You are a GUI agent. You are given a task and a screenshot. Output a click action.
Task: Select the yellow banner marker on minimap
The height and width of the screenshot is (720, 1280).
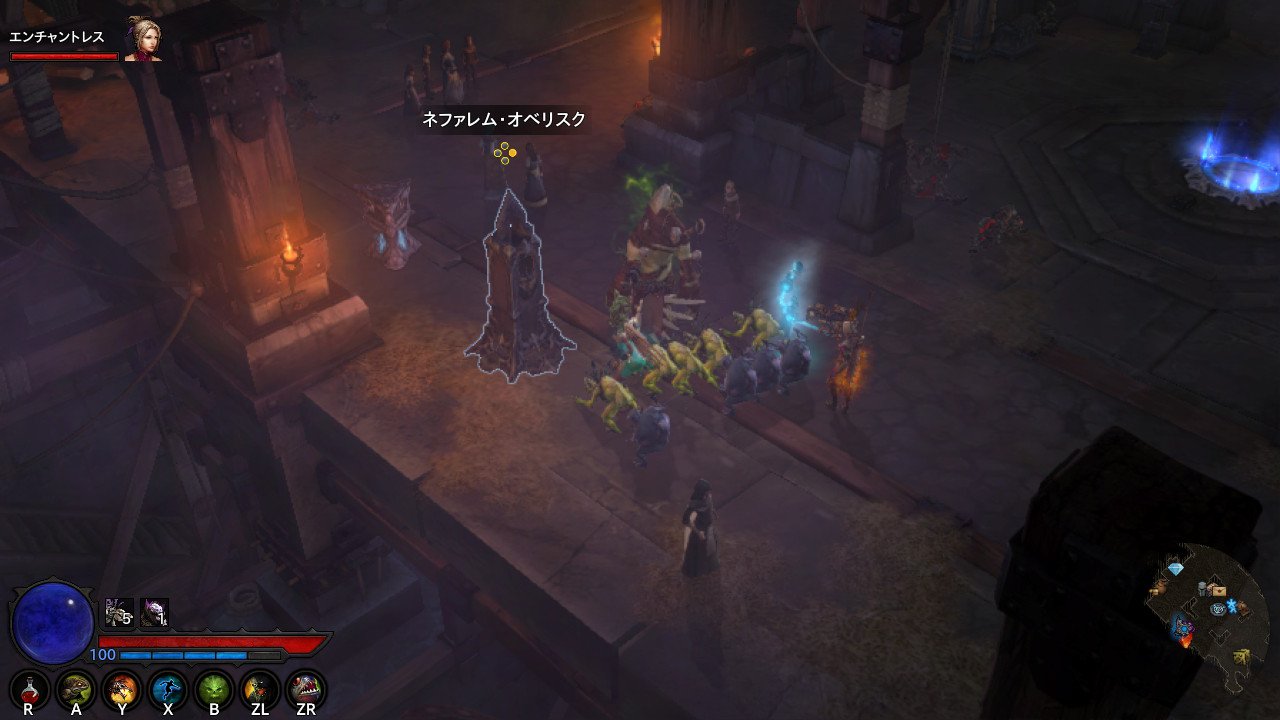[x=1243, y=656]
